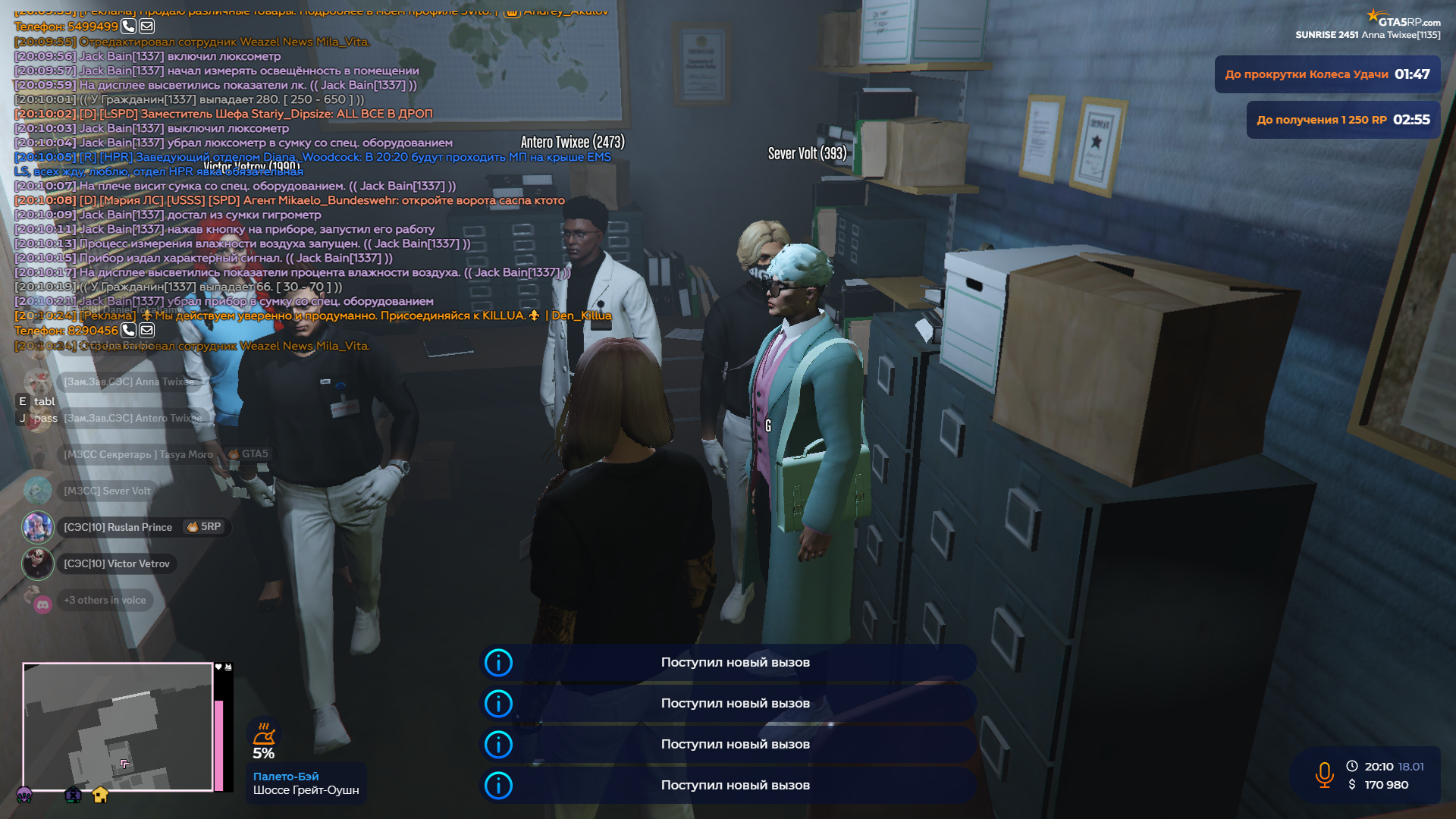Tap the phone icon next to 8290456
The width and height of the screenshot is (1456, 819).
(x=128, y=330)
